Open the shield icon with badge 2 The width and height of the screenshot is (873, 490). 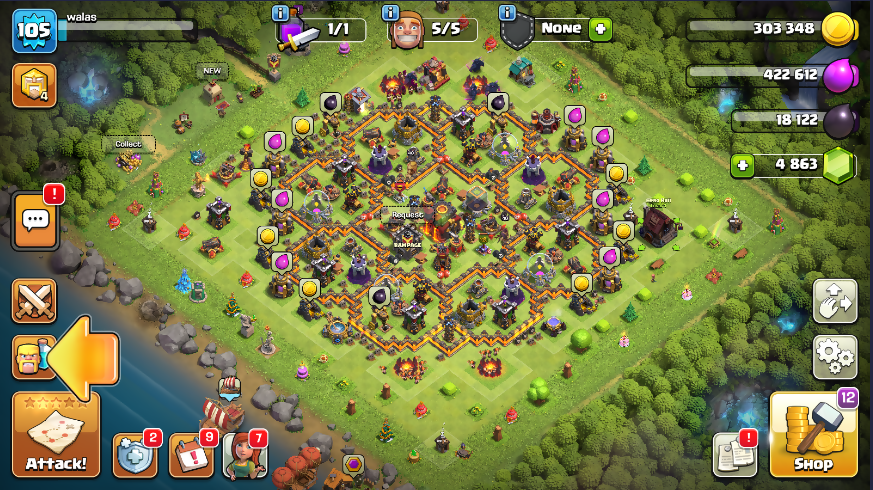coord(134,455)
